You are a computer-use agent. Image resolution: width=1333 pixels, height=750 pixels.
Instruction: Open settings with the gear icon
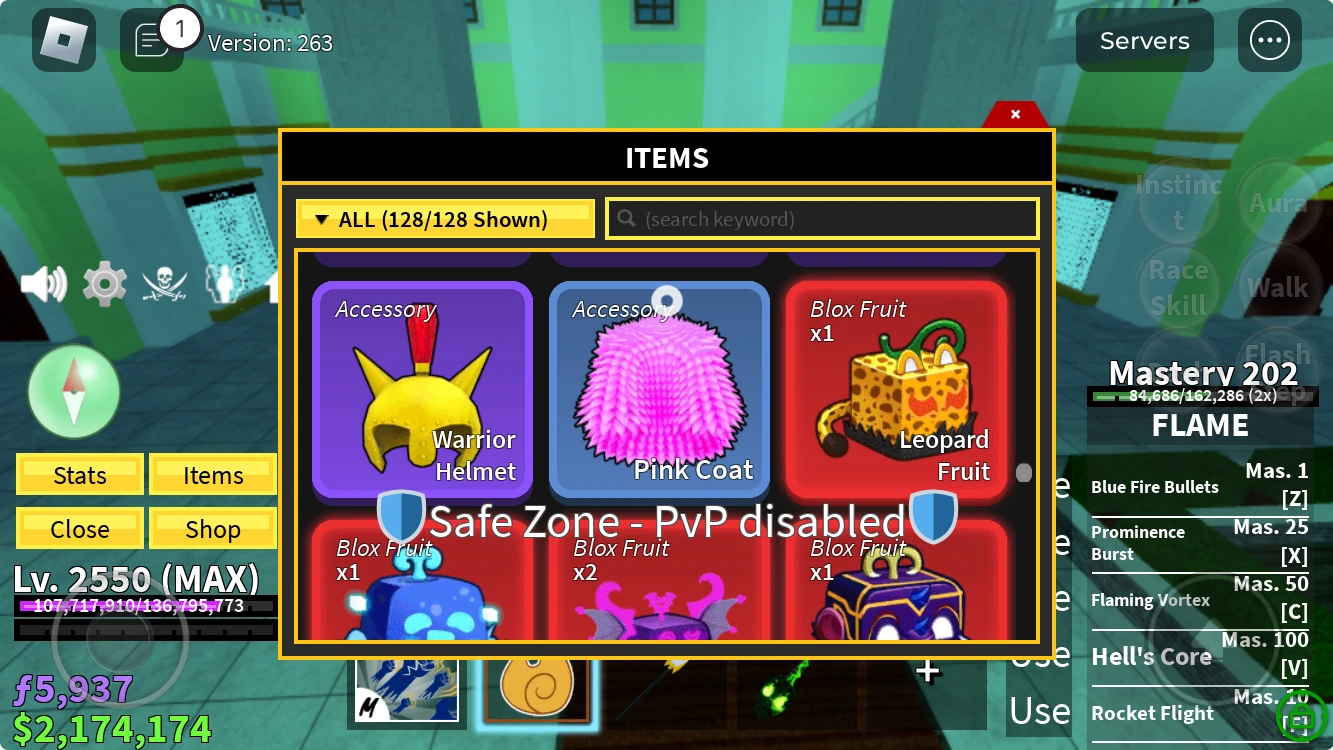pos(103,283)
